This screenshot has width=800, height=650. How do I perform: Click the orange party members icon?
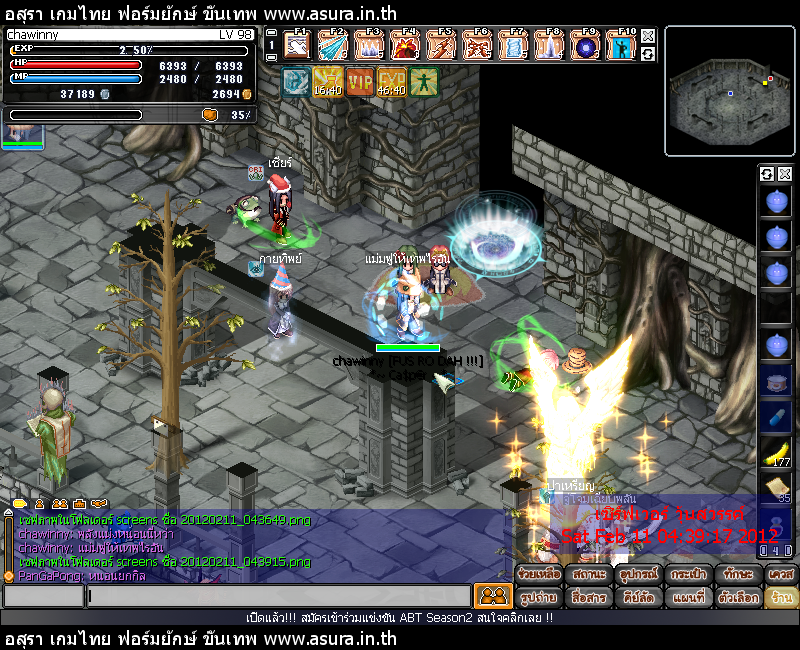click(493, 596)
